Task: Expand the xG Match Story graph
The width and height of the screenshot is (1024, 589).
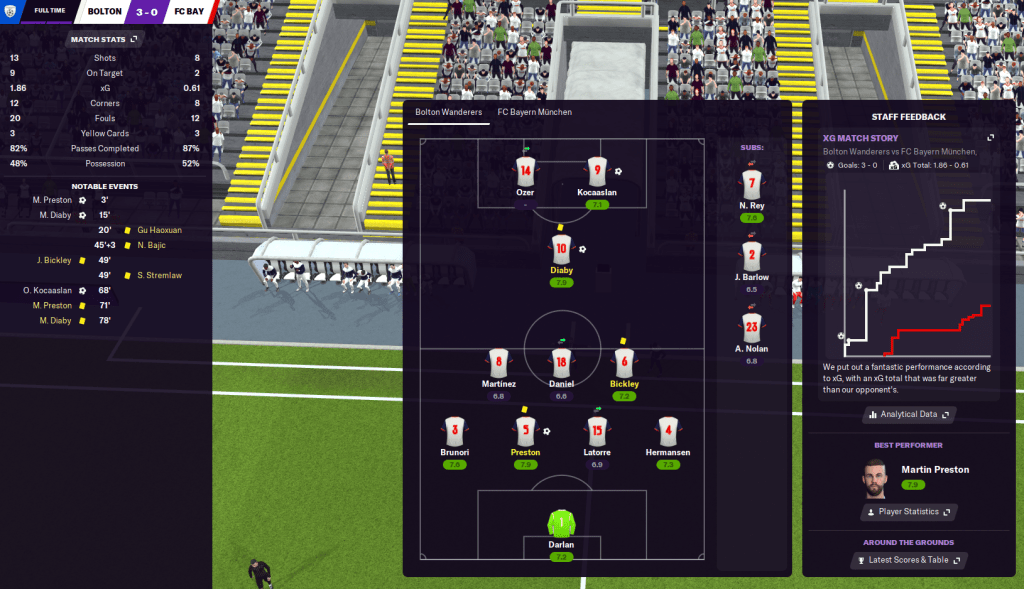Action: coord(990,138)
